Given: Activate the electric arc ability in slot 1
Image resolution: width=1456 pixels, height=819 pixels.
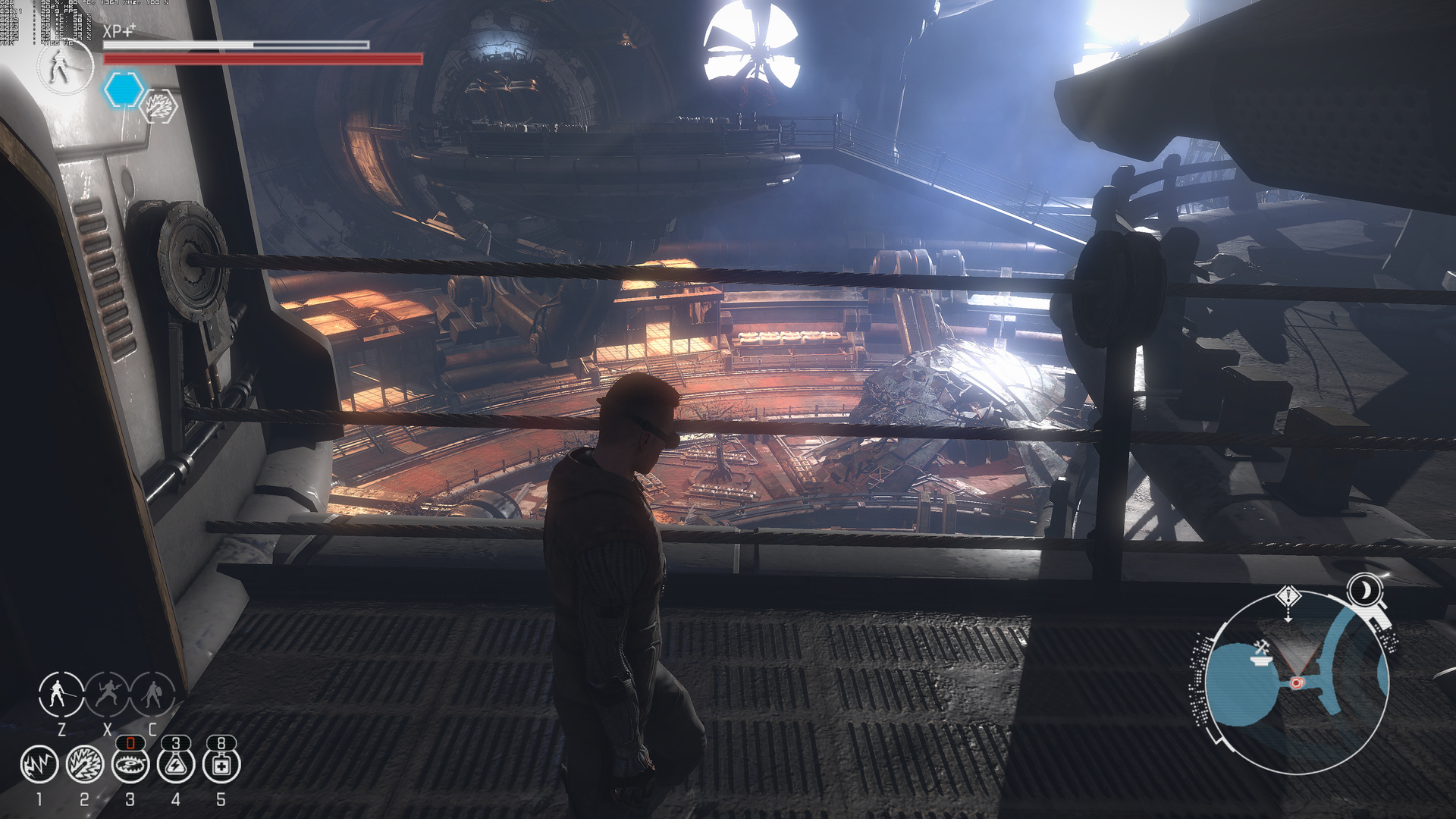Looking at the screenshot, I should [x=39, y=764].
